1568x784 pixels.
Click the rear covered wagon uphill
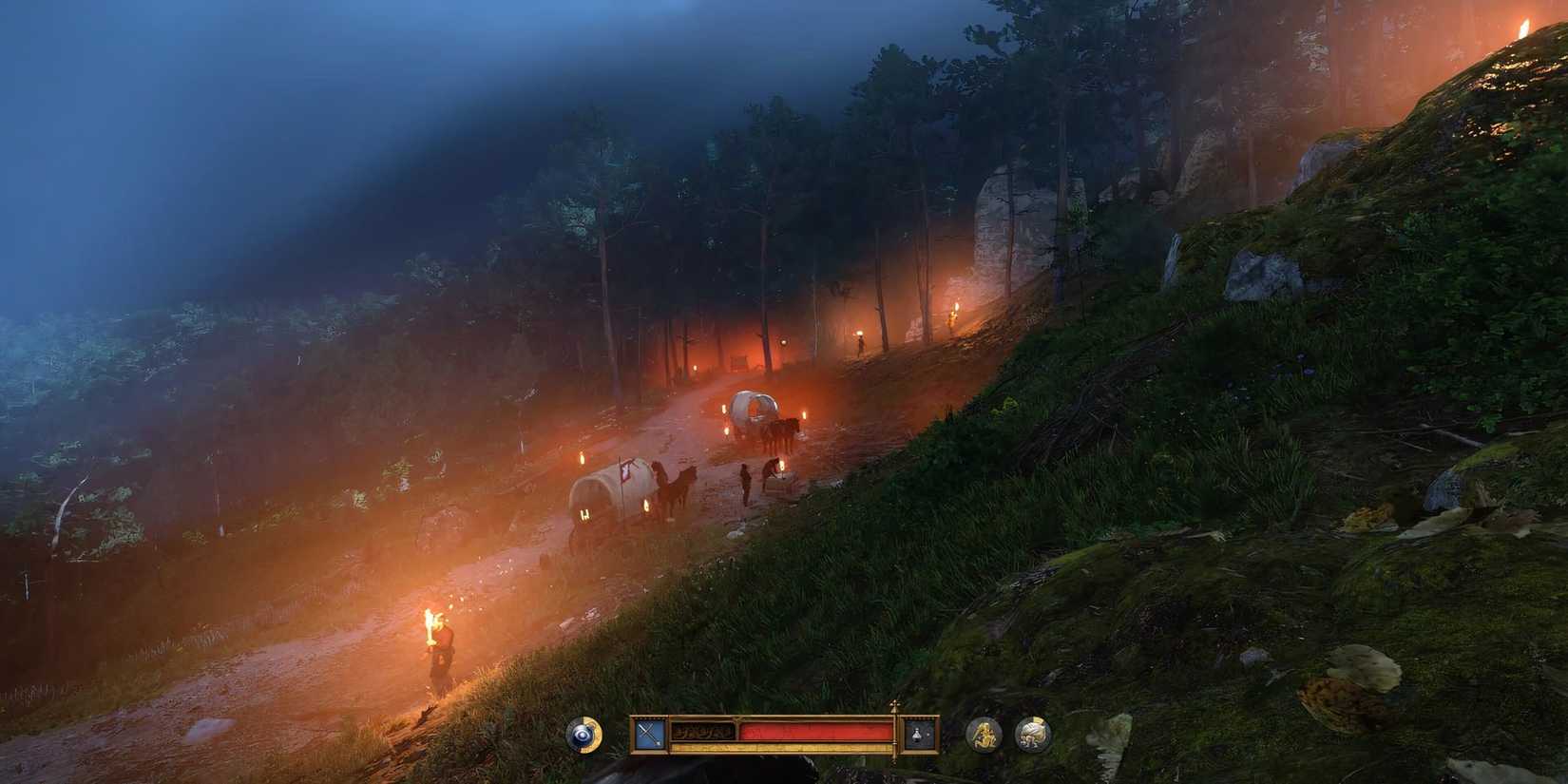[754, 409]
